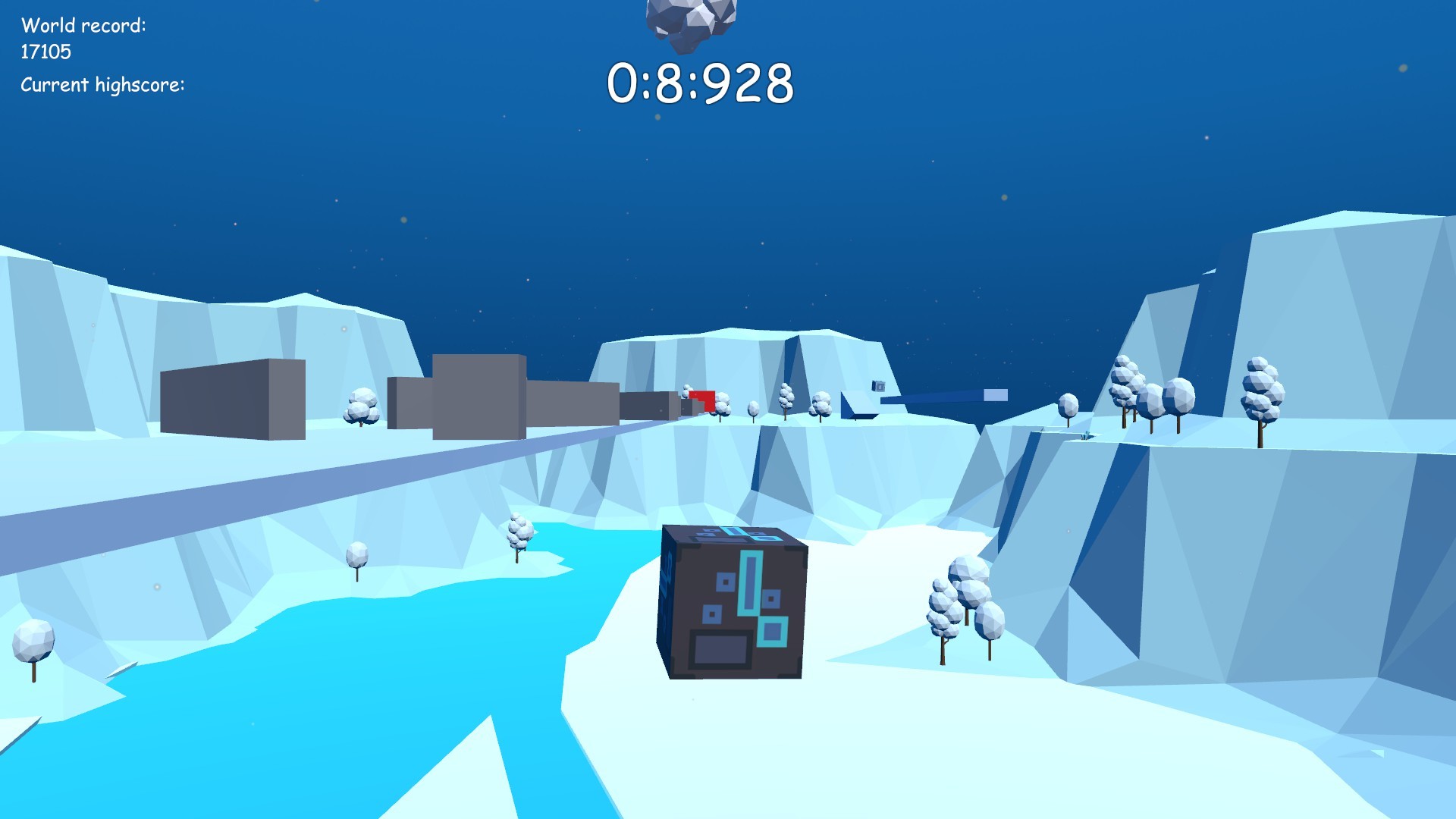Click the small floating cube near the cliff
Screen dimensions: 1456x819
point(878,386)
